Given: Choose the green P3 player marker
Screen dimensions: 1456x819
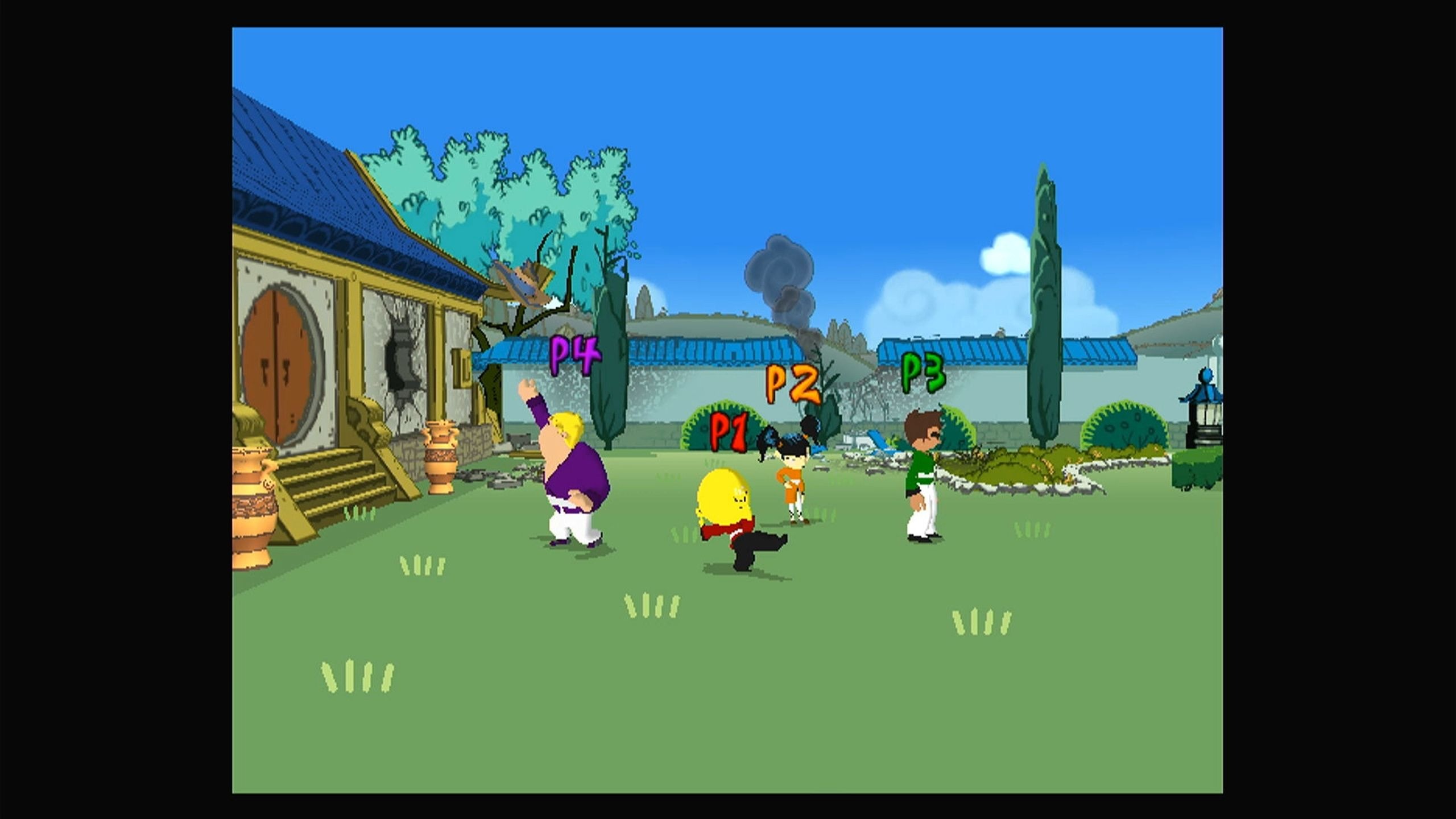Looking at the screenshot, I should tap(923, 372).
